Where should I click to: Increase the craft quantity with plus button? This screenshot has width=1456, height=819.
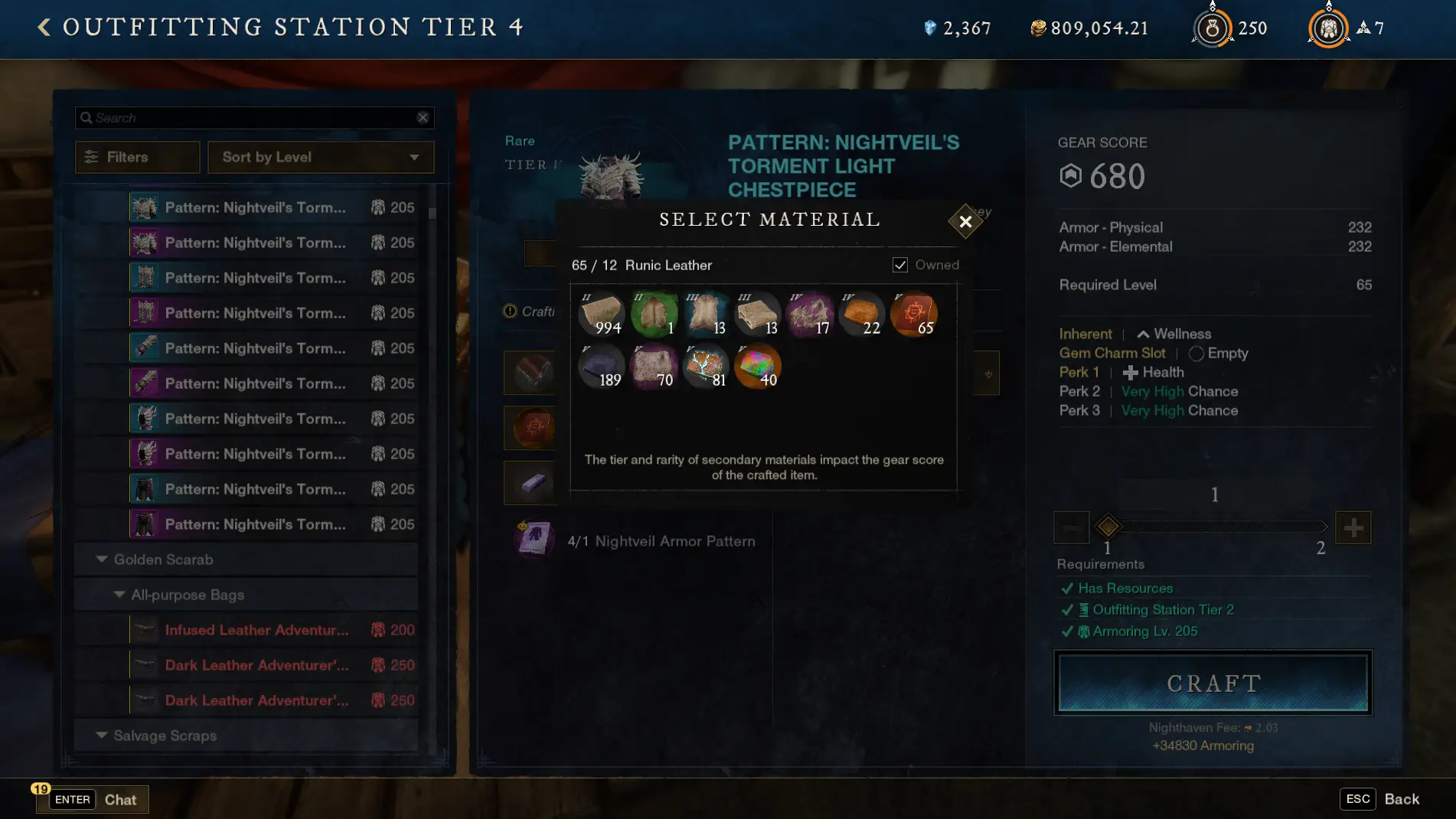(1353, 527)
